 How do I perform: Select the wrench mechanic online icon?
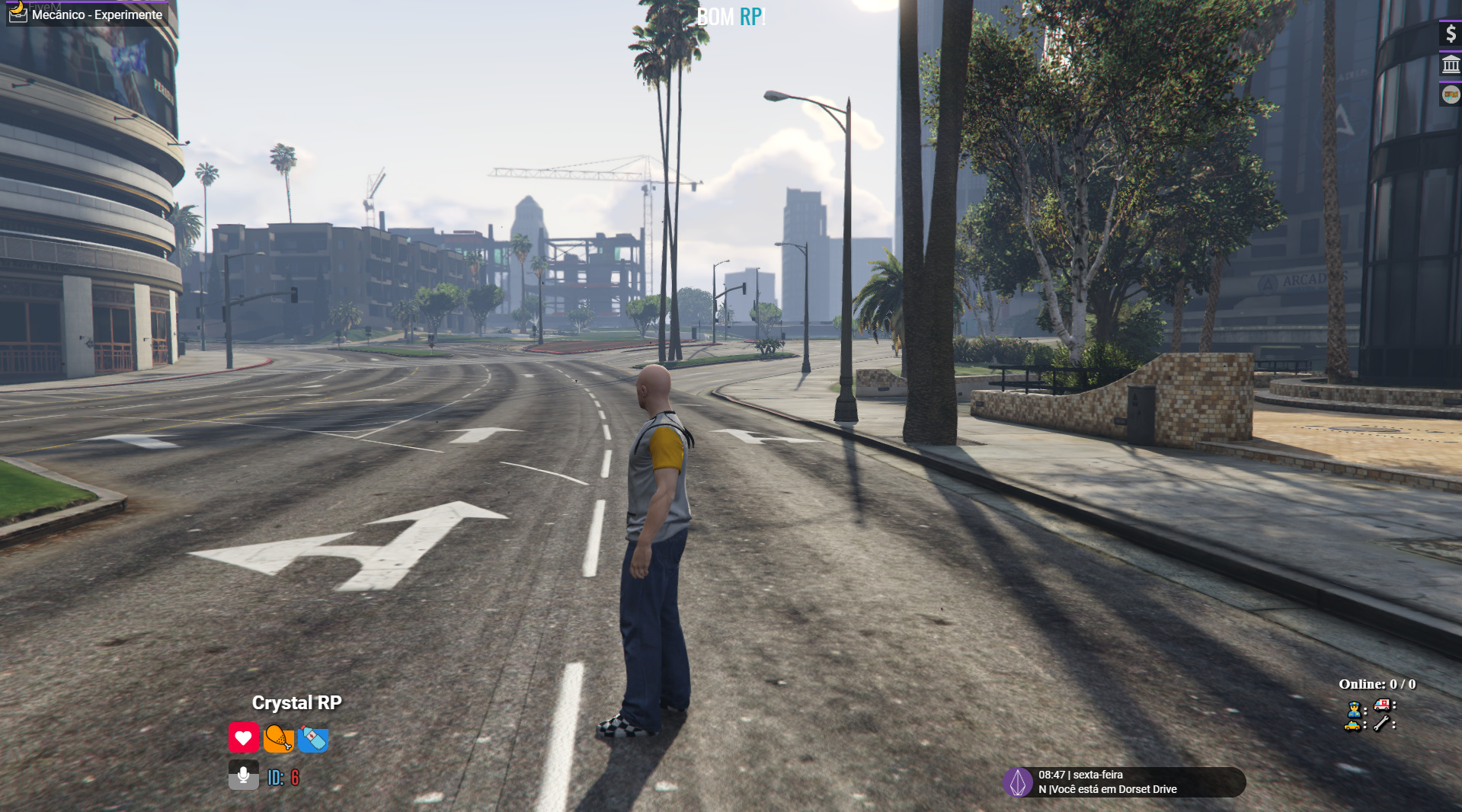(x=1382, y=724)
